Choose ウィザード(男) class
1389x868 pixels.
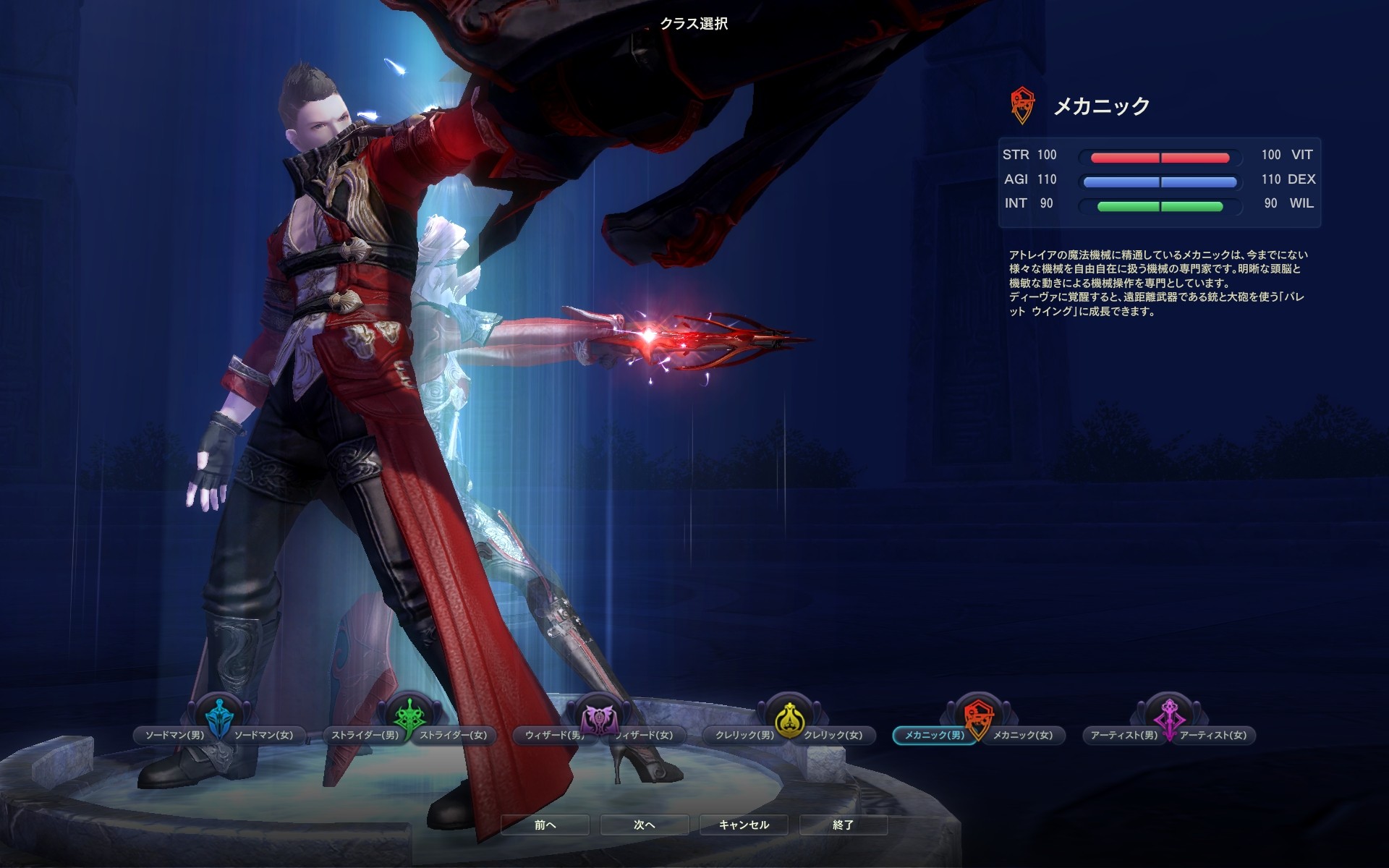coord(553,735)
